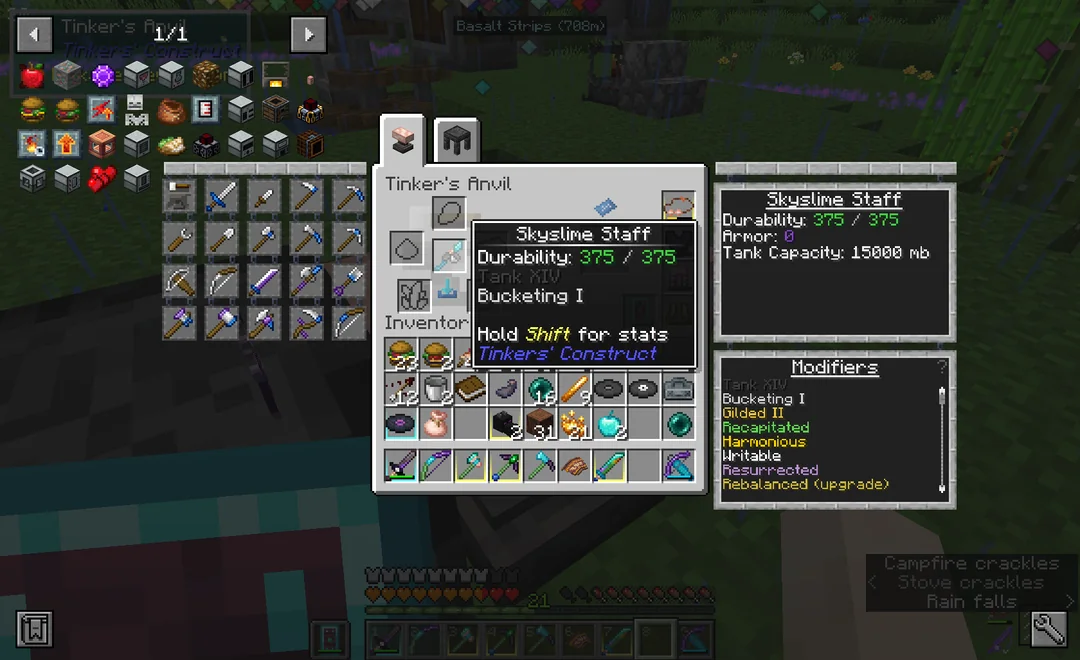1080x660 pixels.
Task: Select the purple amethyst gem item
Action: point(102,74)
